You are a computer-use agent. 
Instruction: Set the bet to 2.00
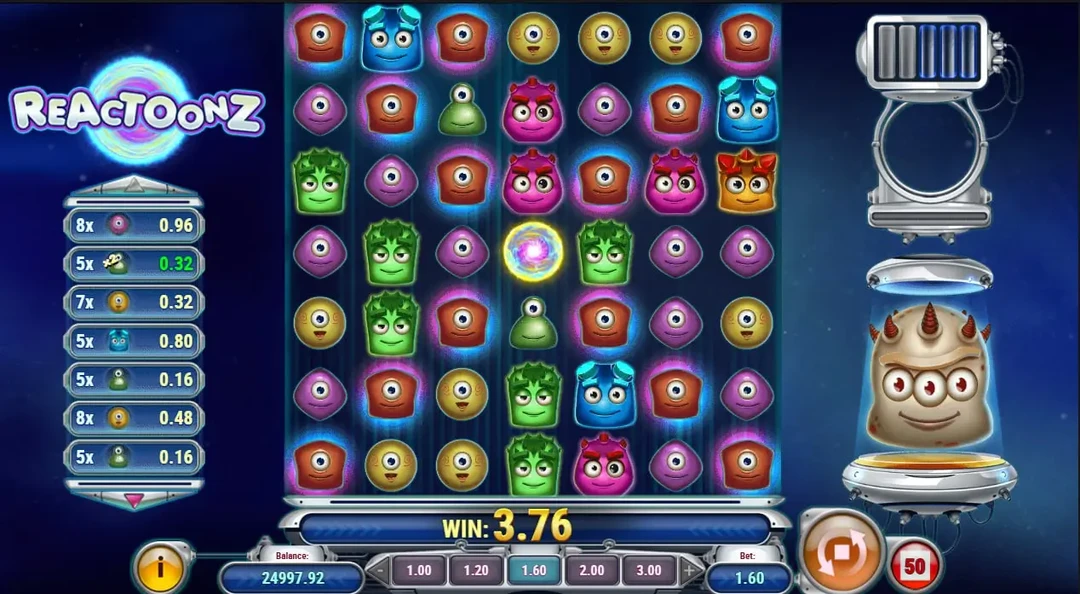pyautogui.click(x=591, y=570)
